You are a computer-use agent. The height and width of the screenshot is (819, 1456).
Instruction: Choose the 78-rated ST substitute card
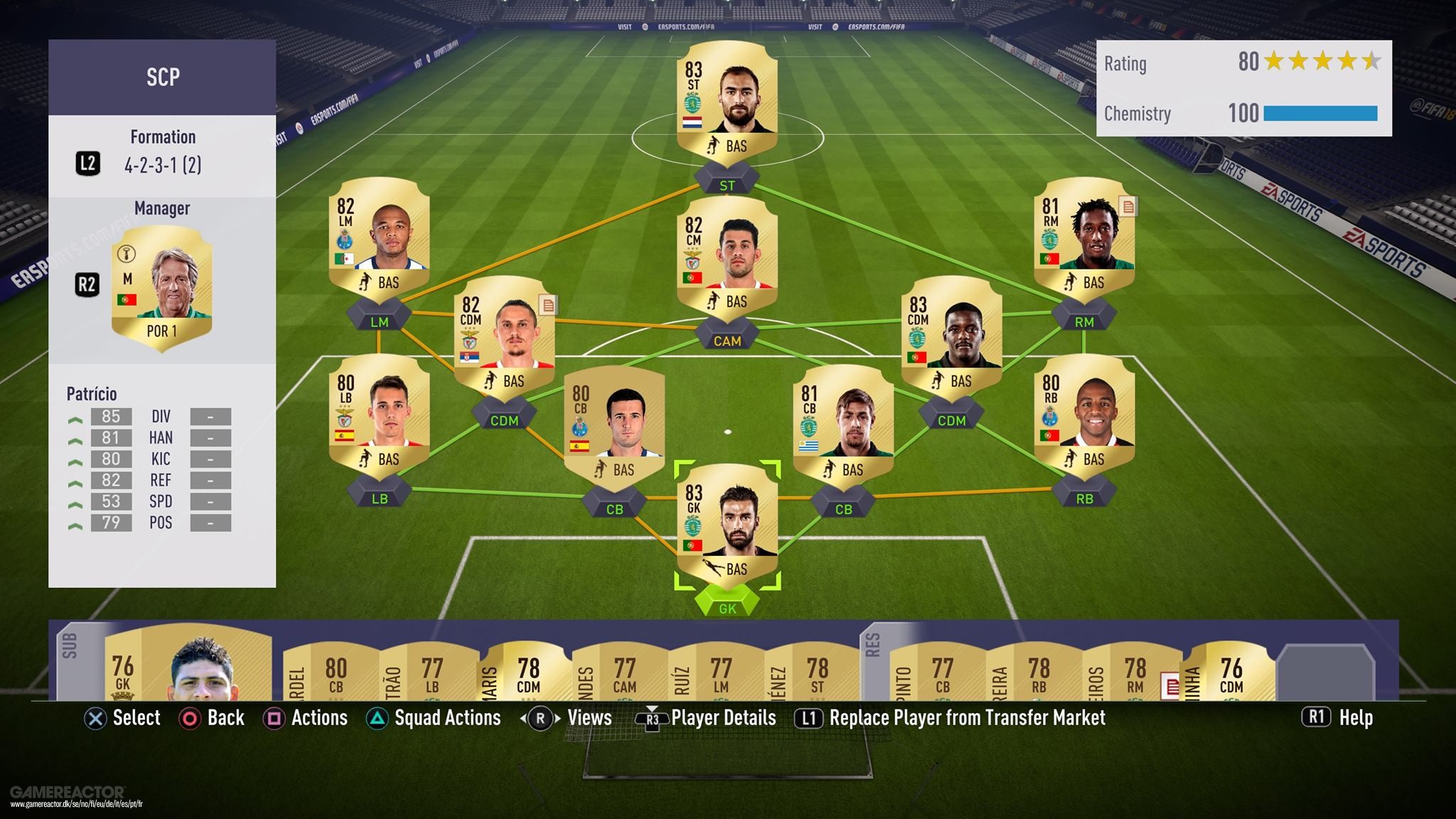[817, 673]
